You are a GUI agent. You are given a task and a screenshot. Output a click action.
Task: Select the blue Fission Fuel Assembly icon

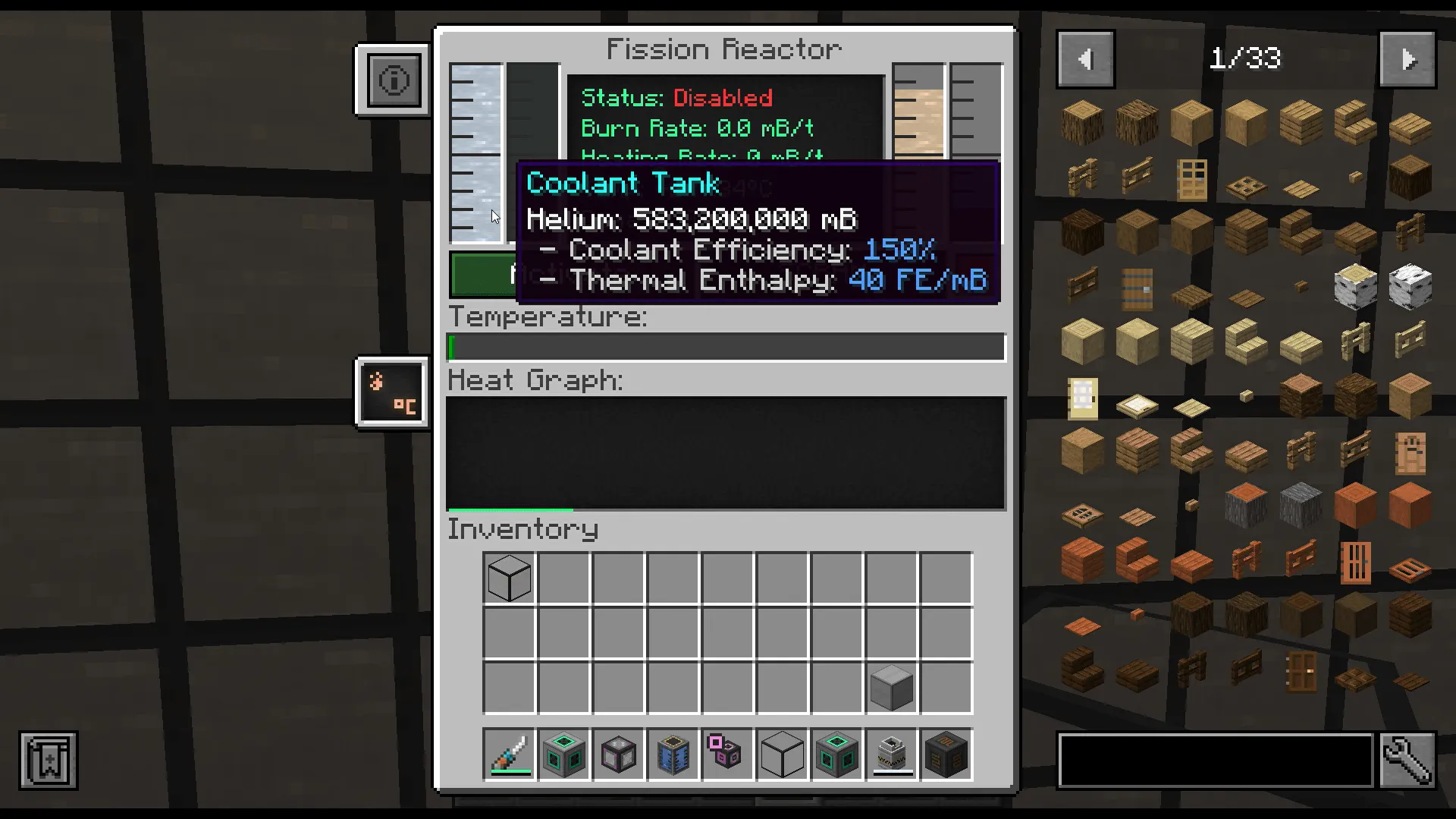coord(673,755)
